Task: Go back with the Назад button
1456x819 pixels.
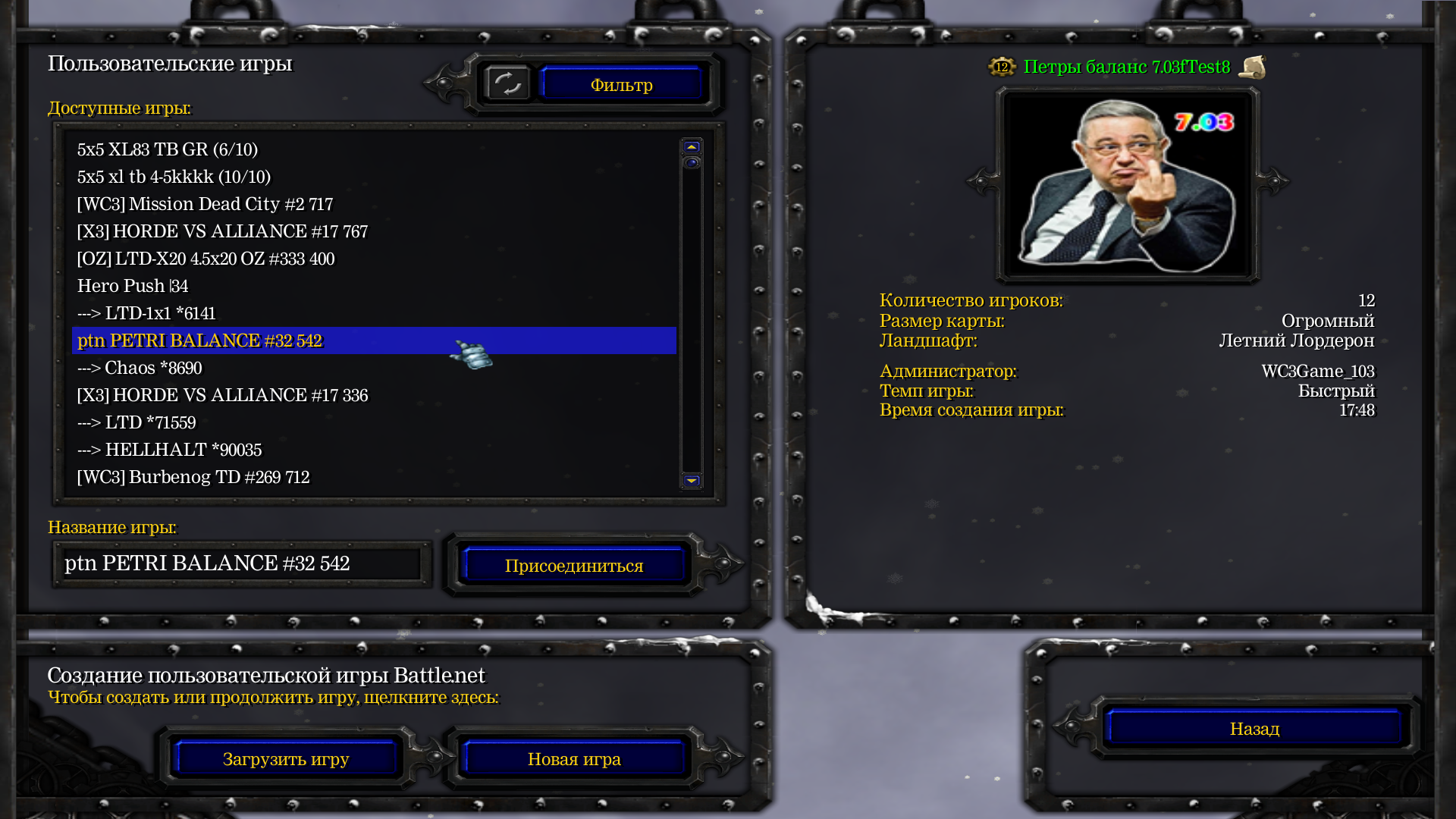Action: coord(1254,729)
